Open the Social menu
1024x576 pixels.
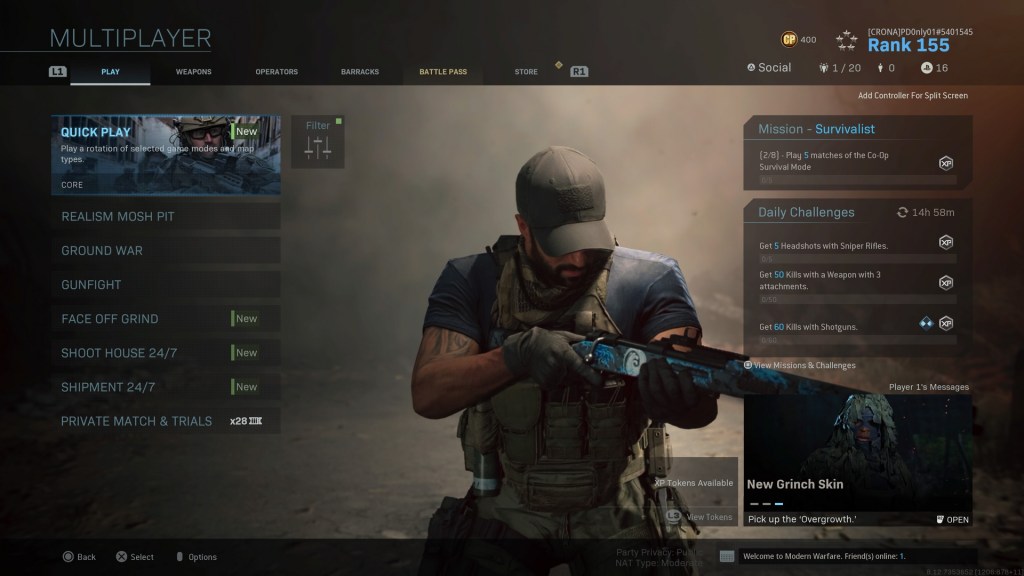(769, 68)
